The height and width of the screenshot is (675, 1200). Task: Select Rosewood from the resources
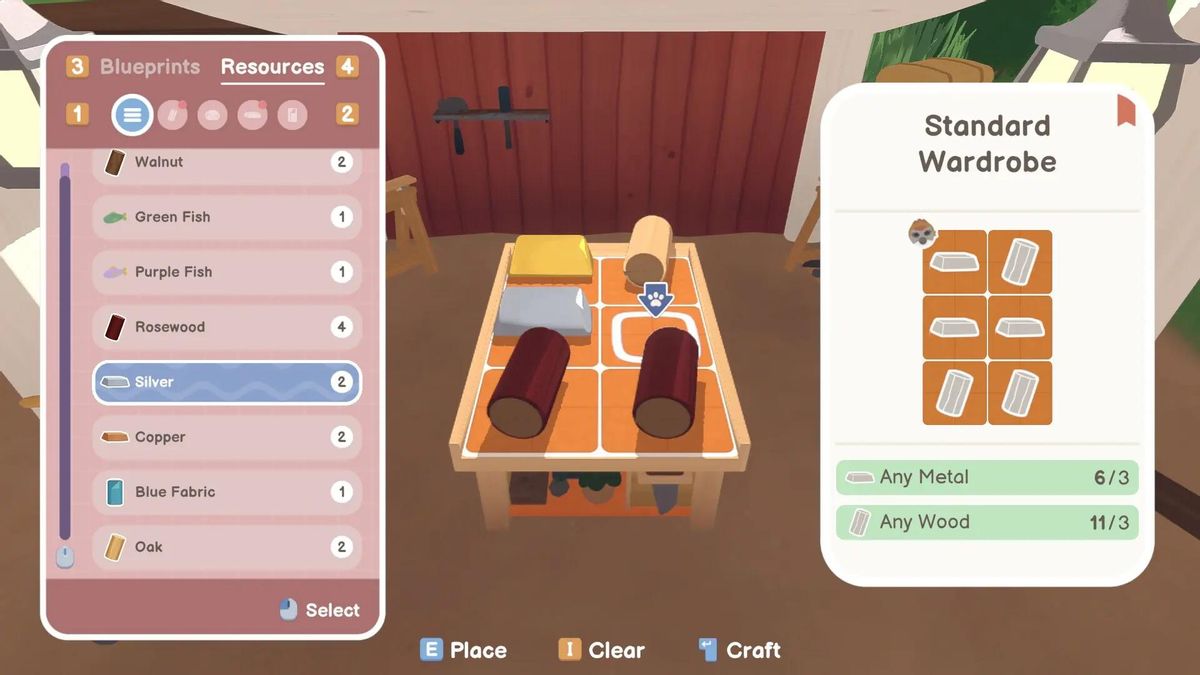[227, 327]
